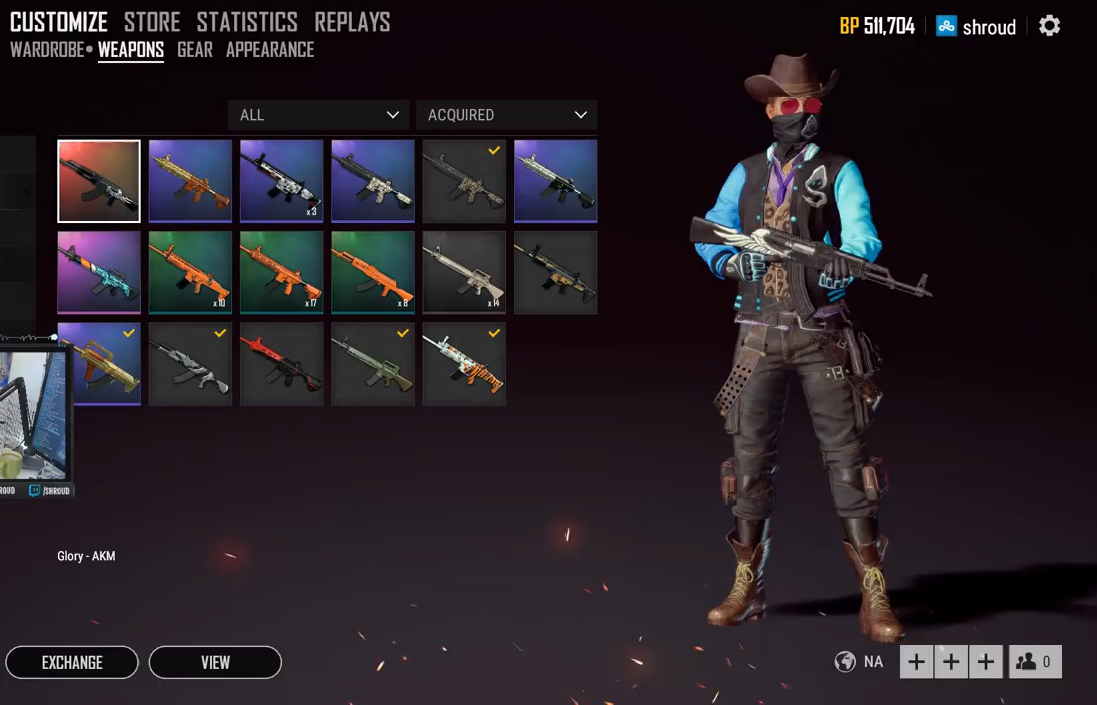The height and width of the screenshot is (705, 1097).
Task: Open the friends list button showing 0
Action: pos(1035,662)
